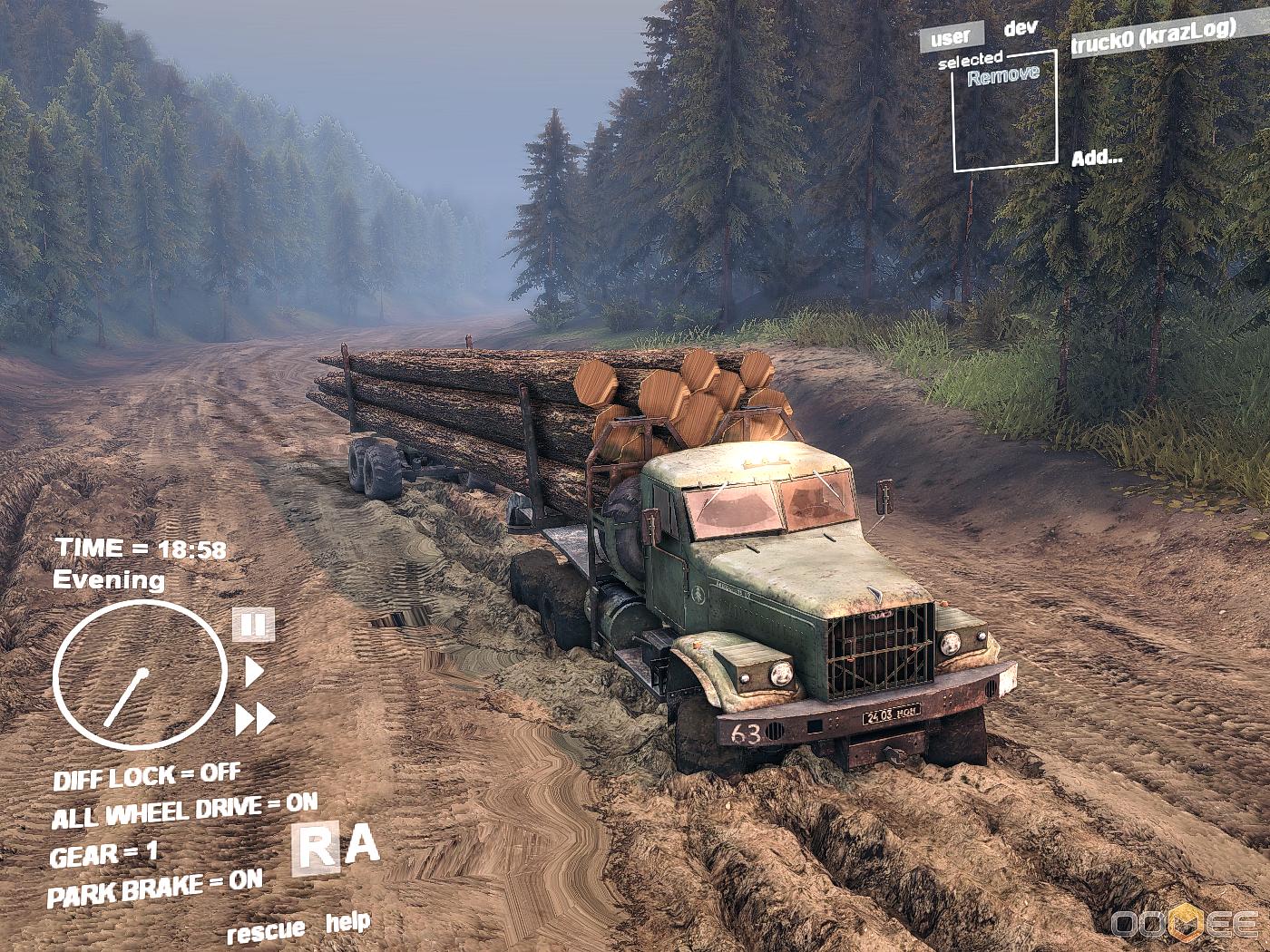Fast-forward the time of day
The width and height of the screenshot is (1270, 952).
[255, 718]
